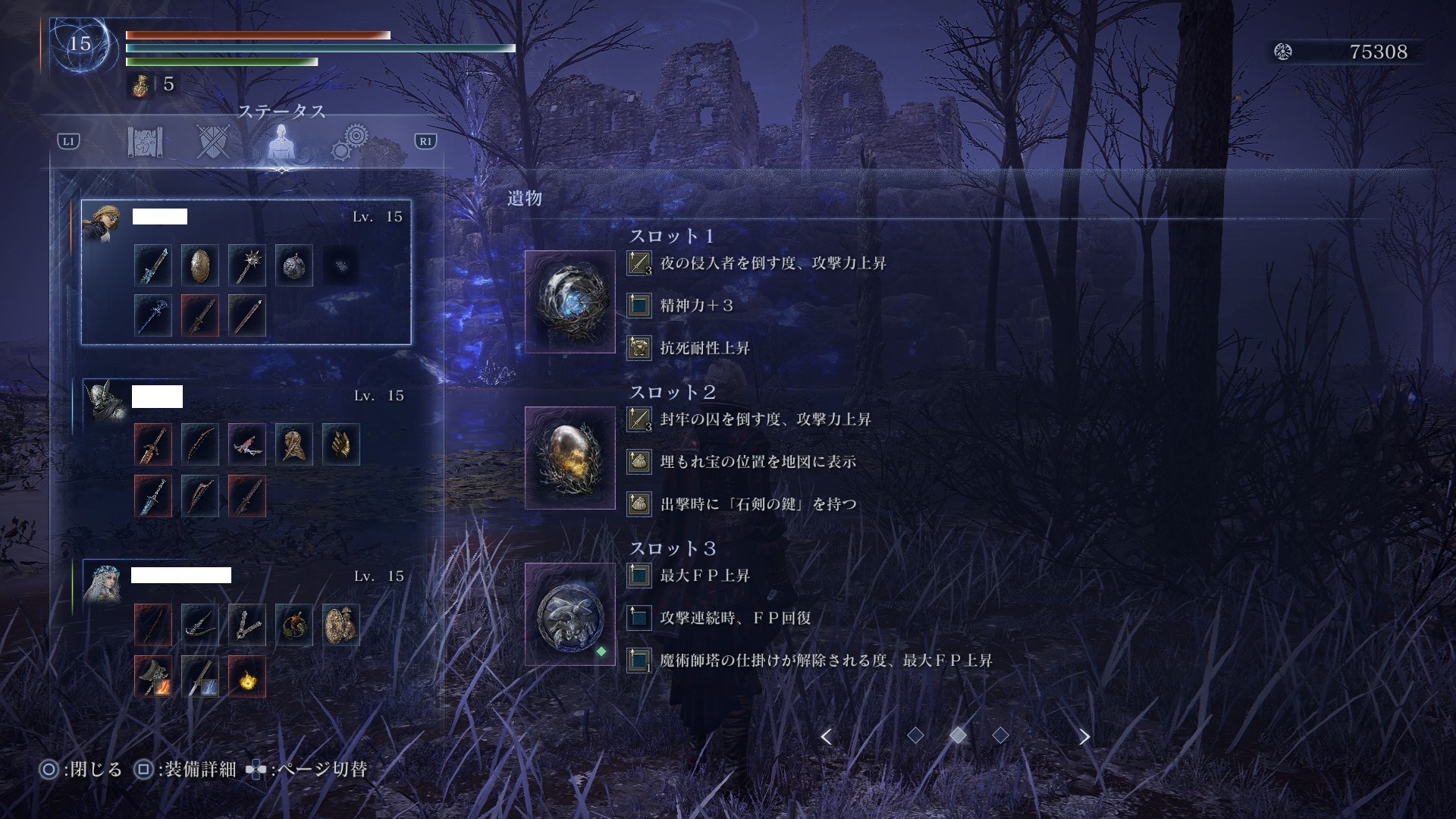The height and width of the screenshot is (819, 1456).
Task: Switch to the map scroll tab
Action: point(145,142)
